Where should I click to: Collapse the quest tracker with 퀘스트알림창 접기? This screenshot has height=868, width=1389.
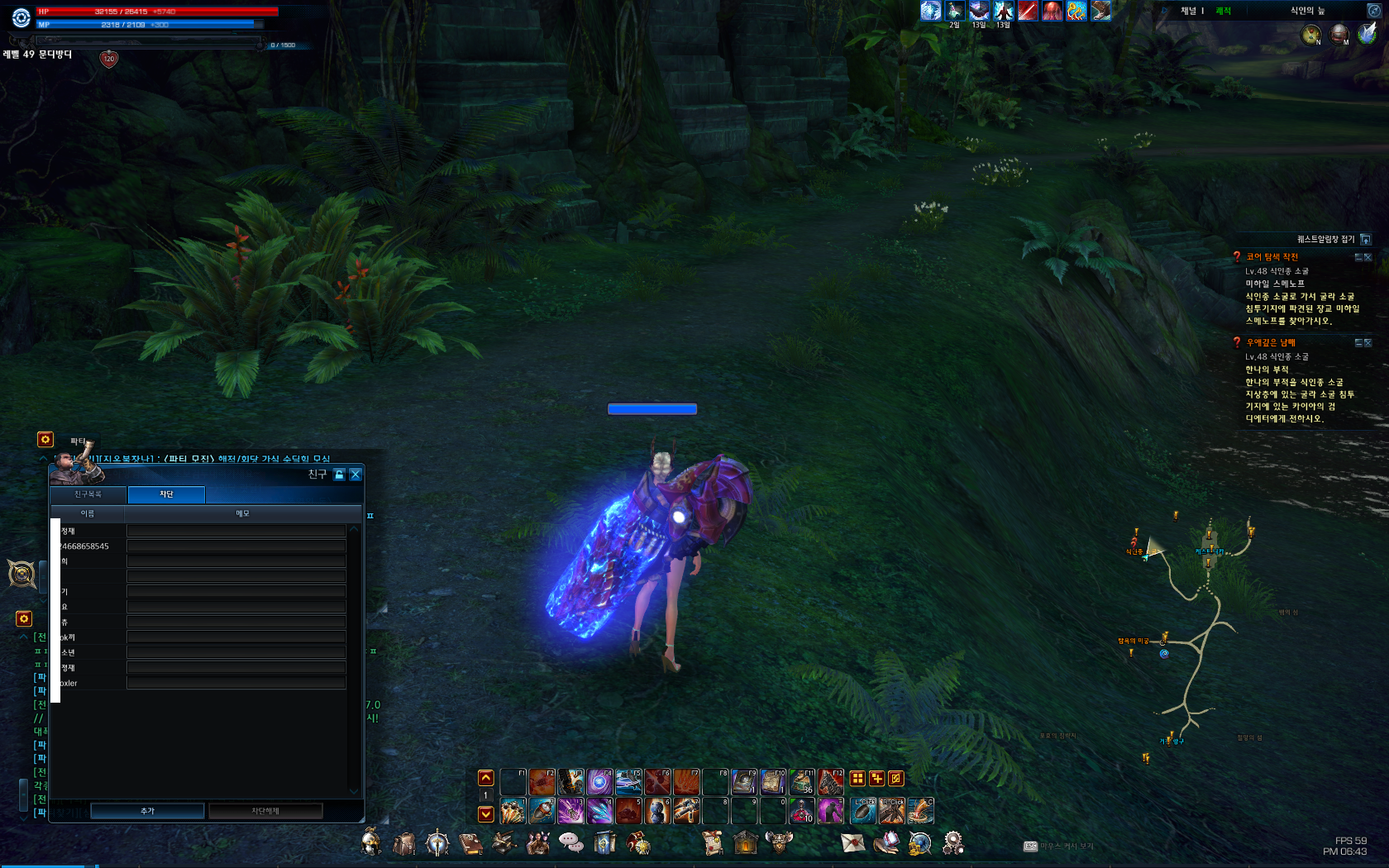click(x=1365, y=240)
